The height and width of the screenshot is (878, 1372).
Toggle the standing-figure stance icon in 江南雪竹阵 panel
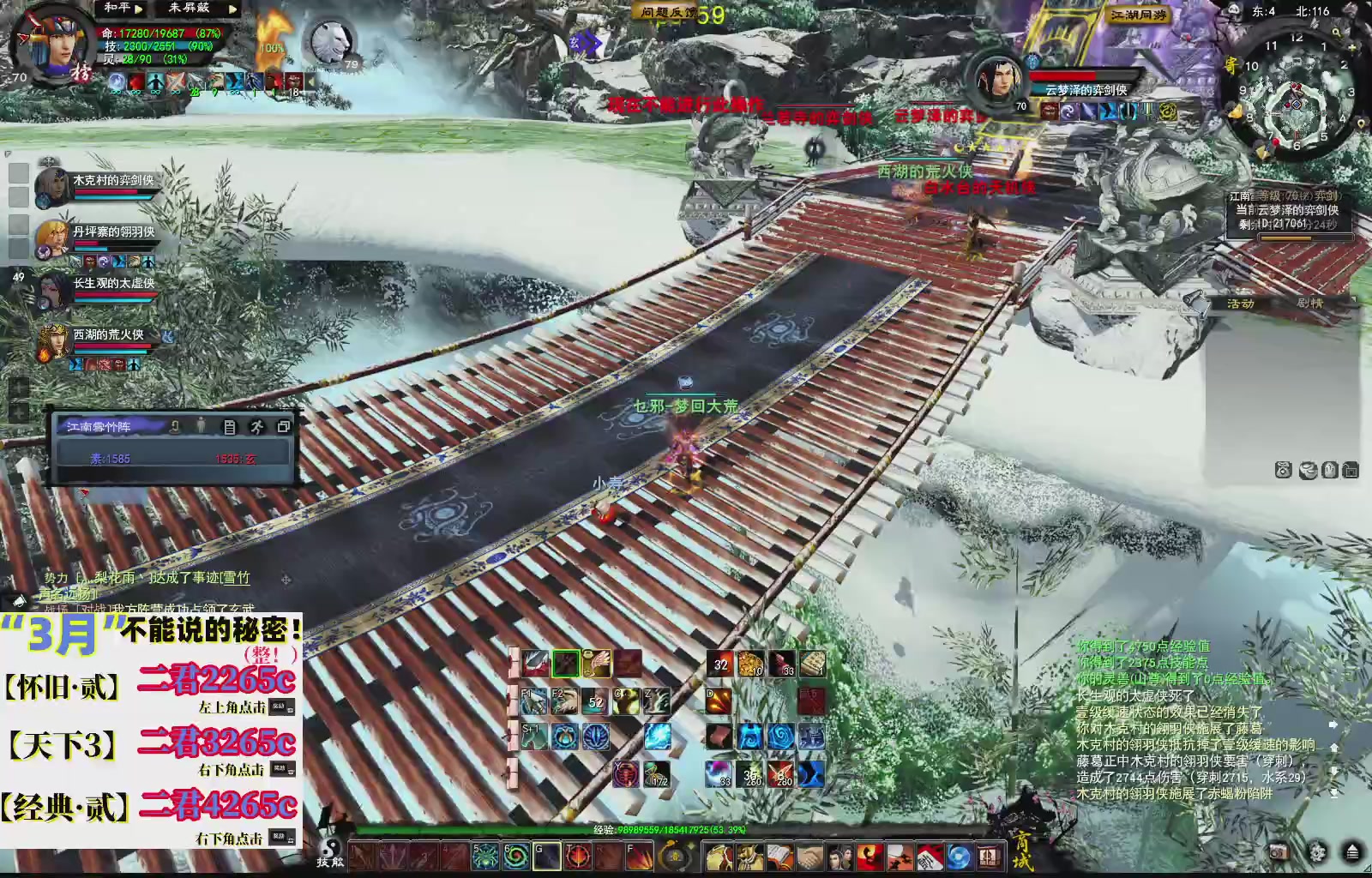pyautogui.click(x=201, y=425)
